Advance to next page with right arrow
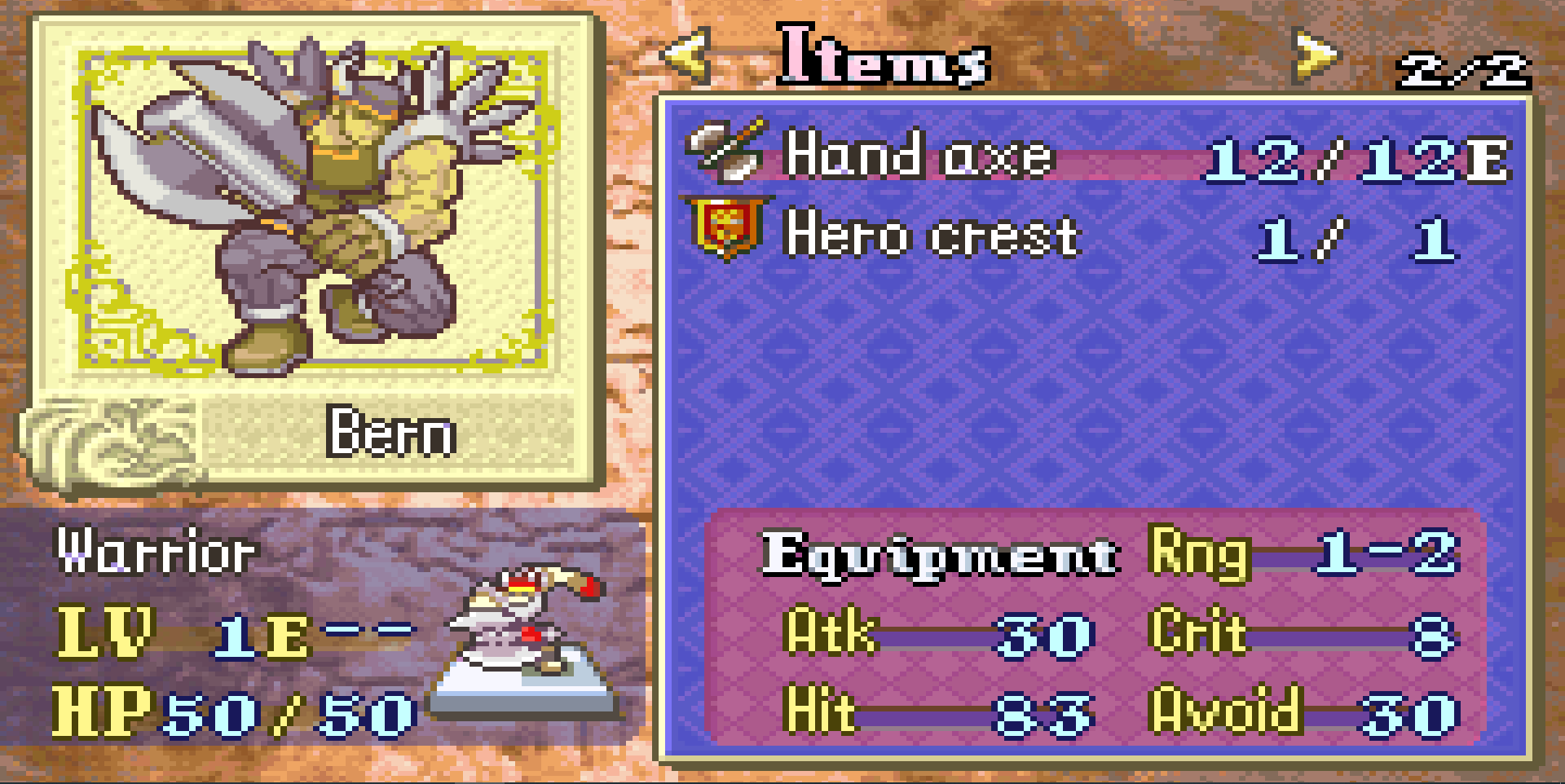Viewport: 1565px width, 784px height. click(1314, 55)
